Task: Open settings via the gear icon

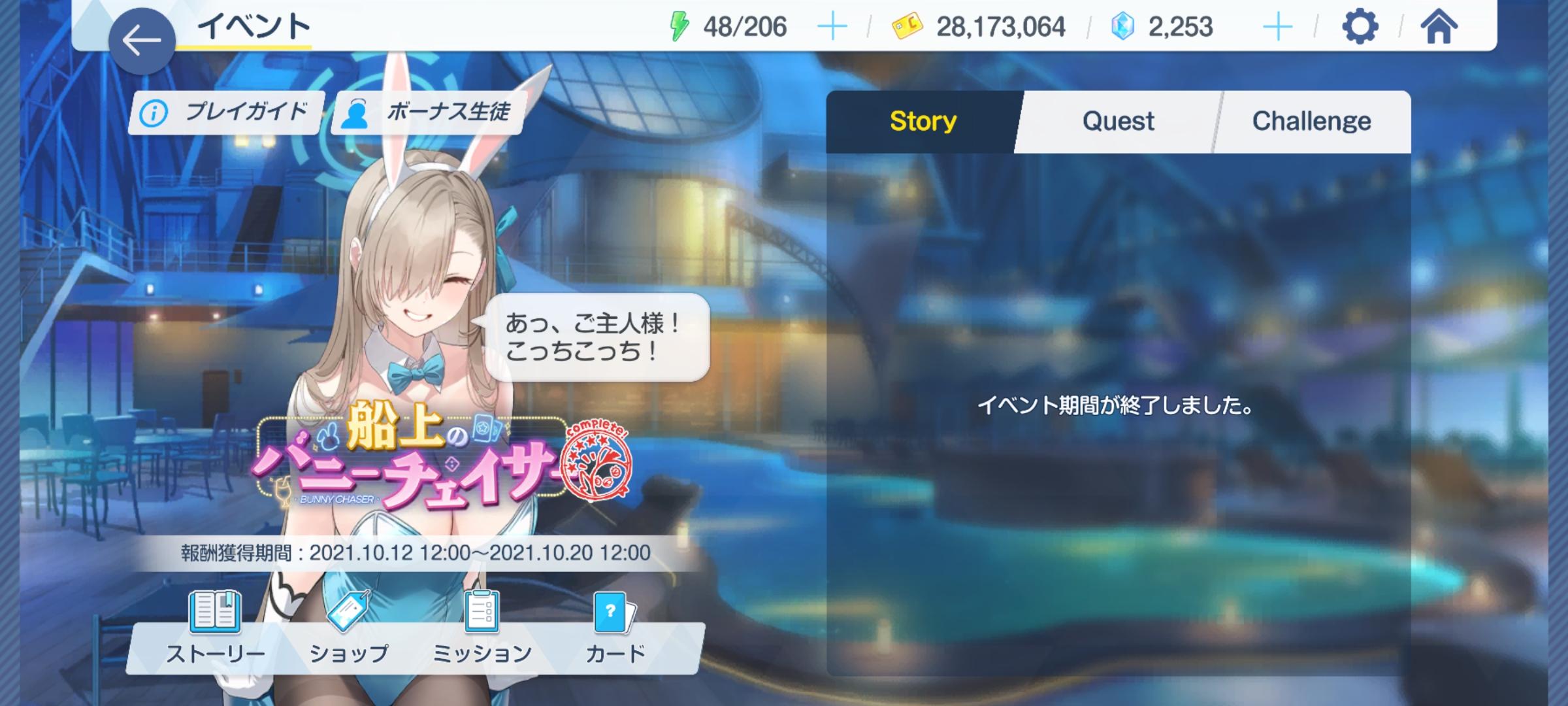Action: coord(1360,27)
